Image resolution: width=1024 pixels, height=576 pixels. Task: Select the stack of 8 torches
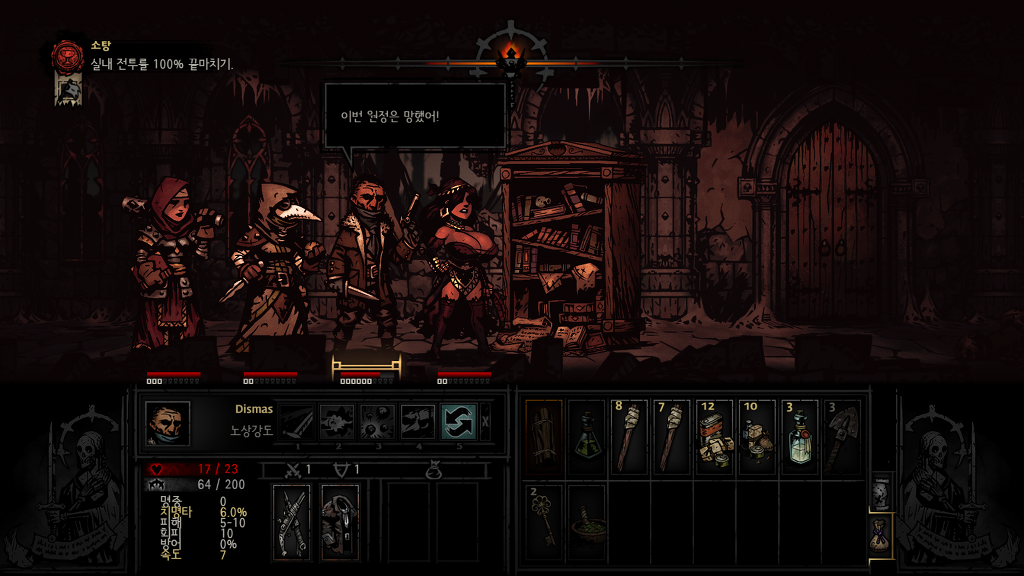(x=630, y=436)
